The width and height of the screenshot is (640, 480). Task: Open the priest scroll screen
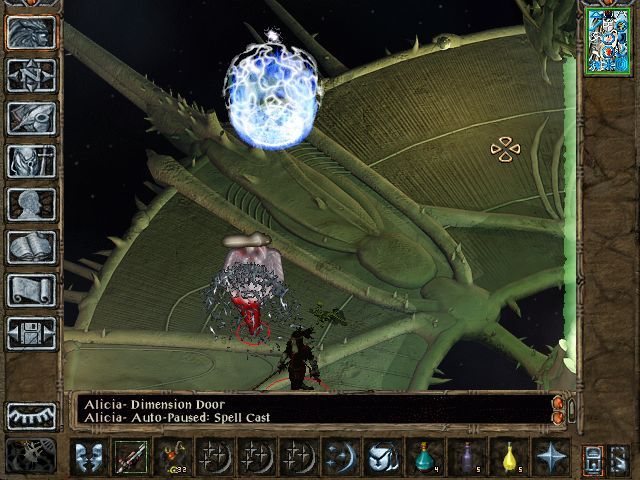[x=31, y=290]
